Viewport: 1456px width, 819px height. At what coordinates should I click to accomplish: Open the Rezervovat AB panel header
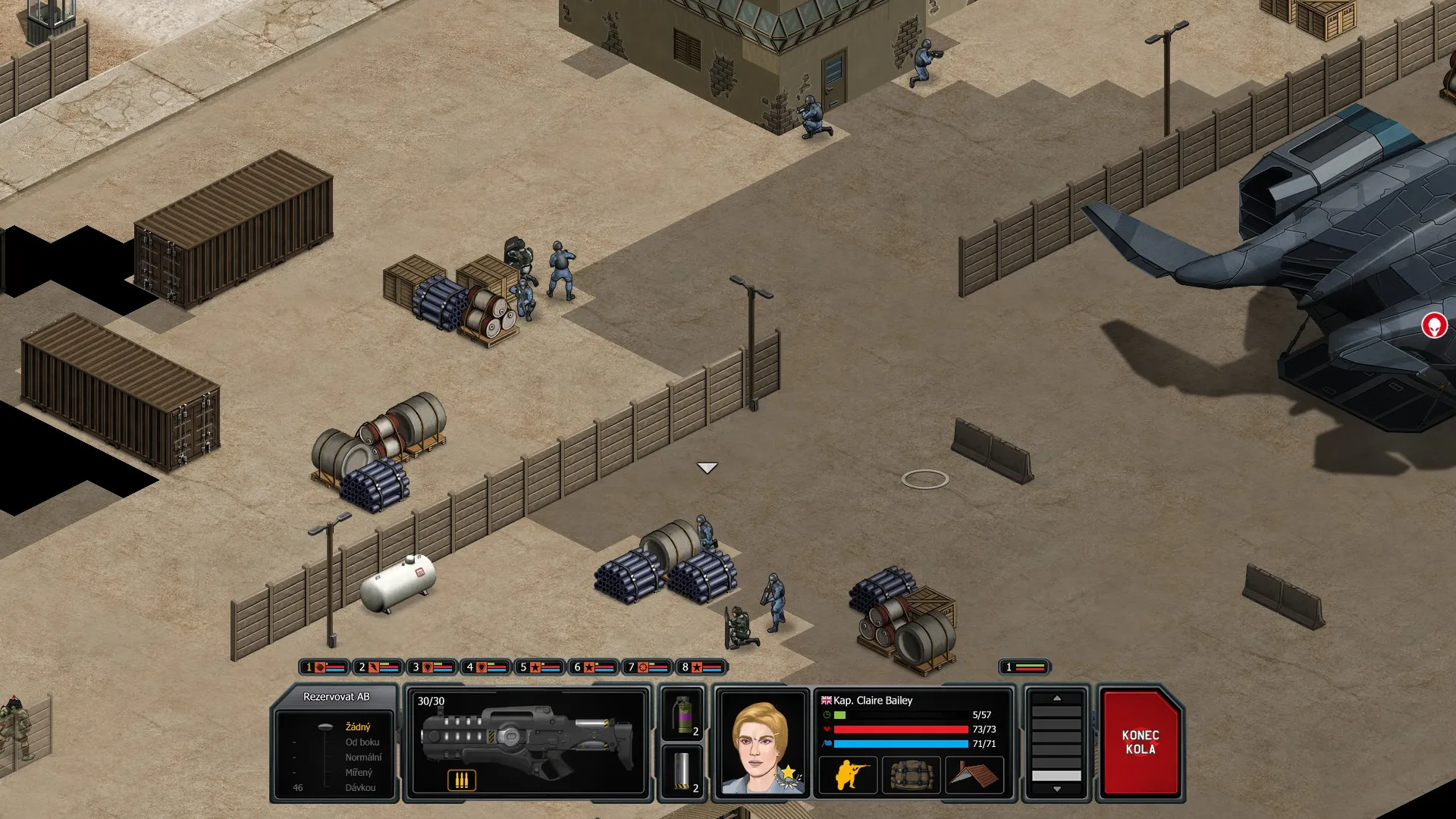[336, 695]
